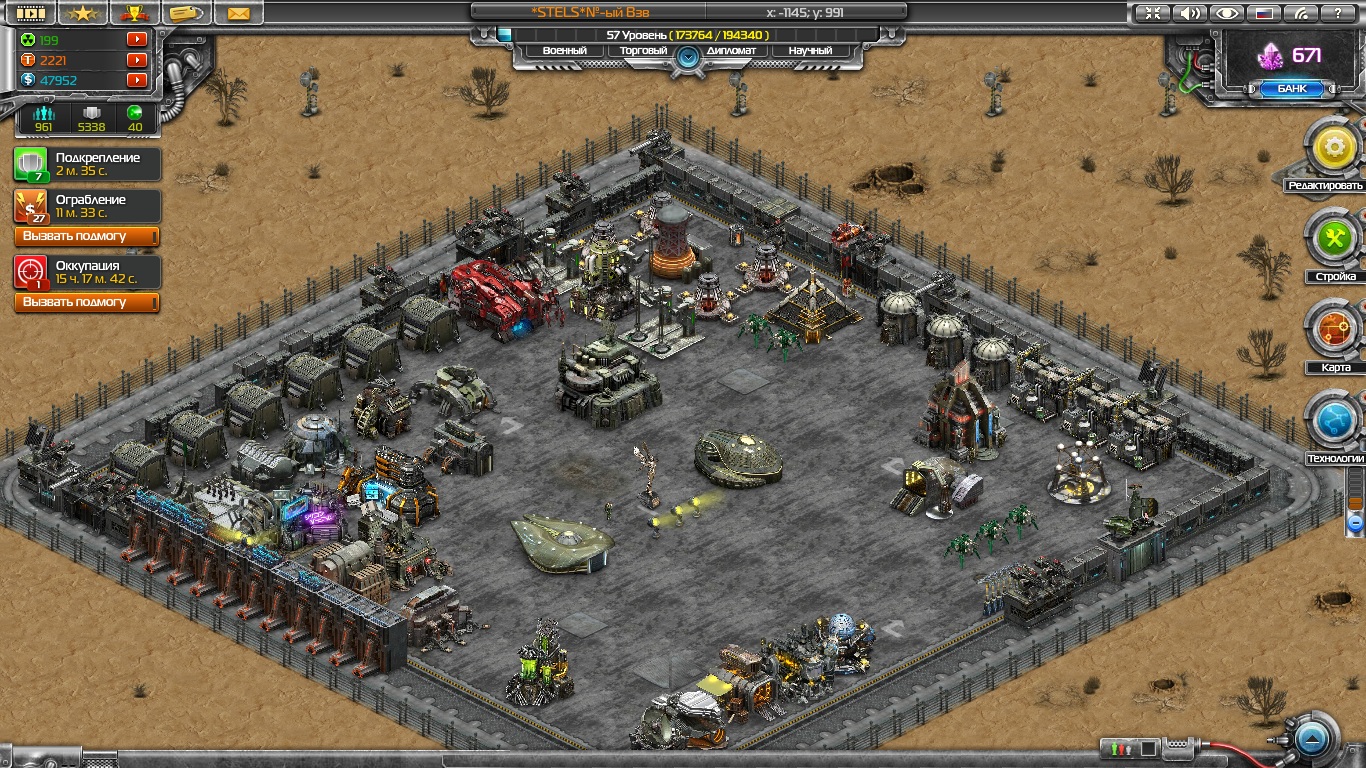Open the film reel video icon

tap(30, 13)
